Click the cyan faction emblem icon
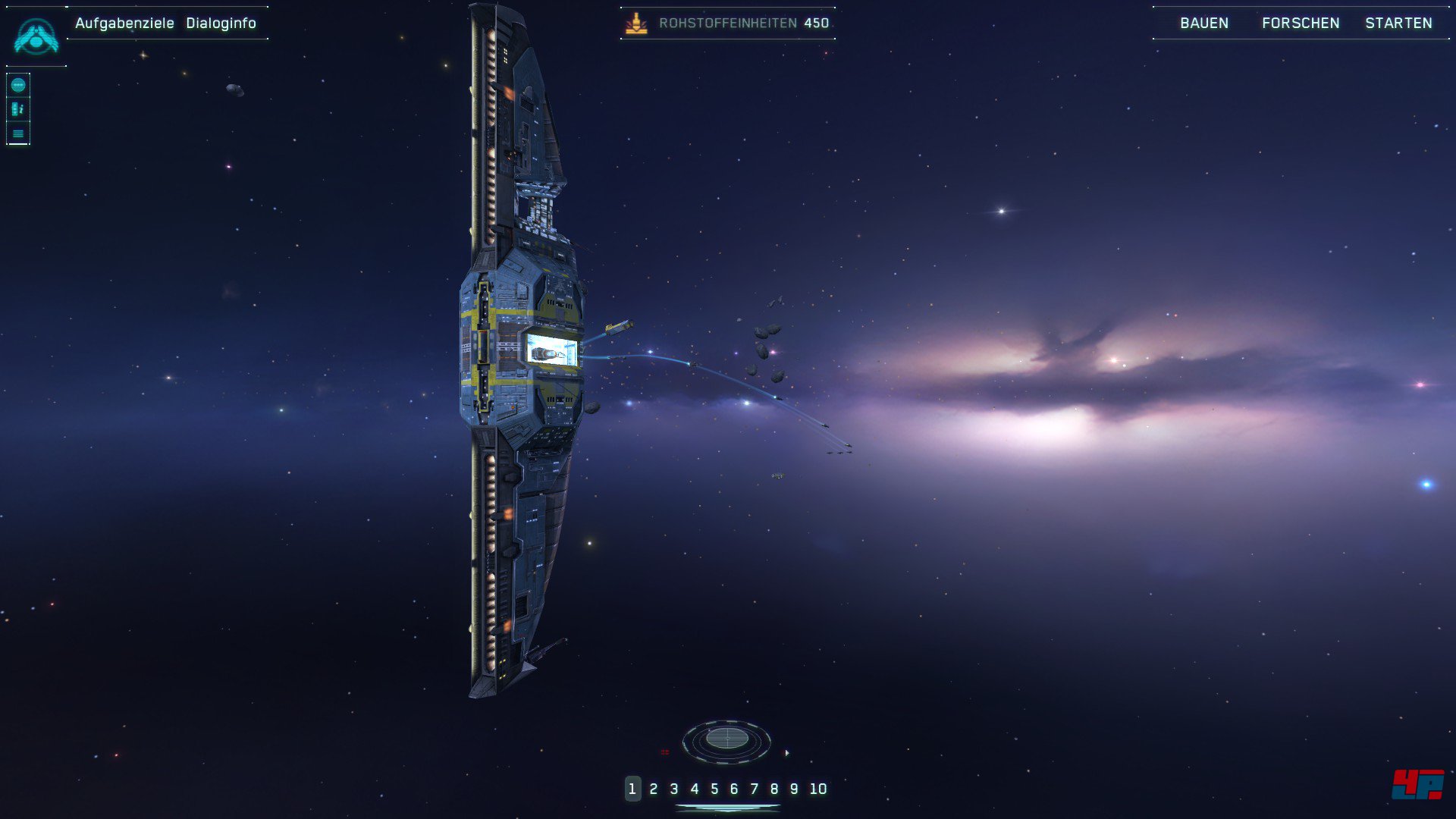This screenshot has width=1456, height=819. (36, 36)
